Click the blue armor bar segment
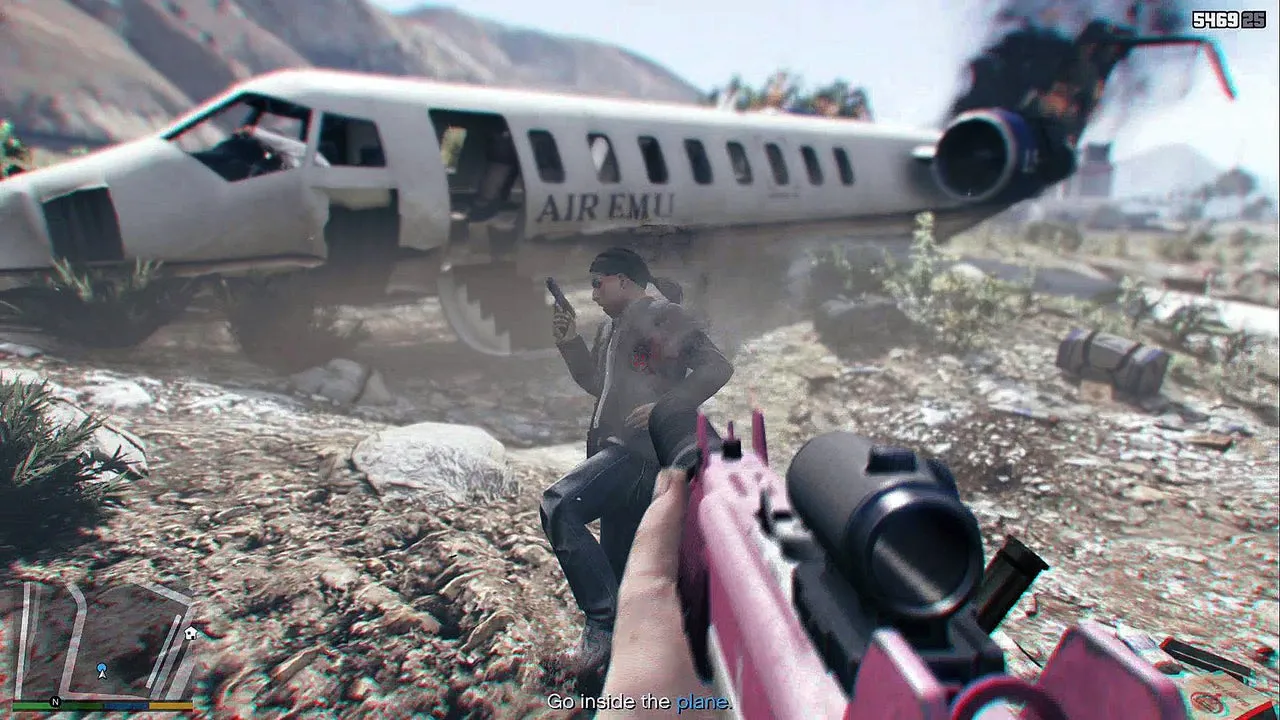The width and height of the screenshot is (1280, 720). pyautogui.click(x=126, y=705)
